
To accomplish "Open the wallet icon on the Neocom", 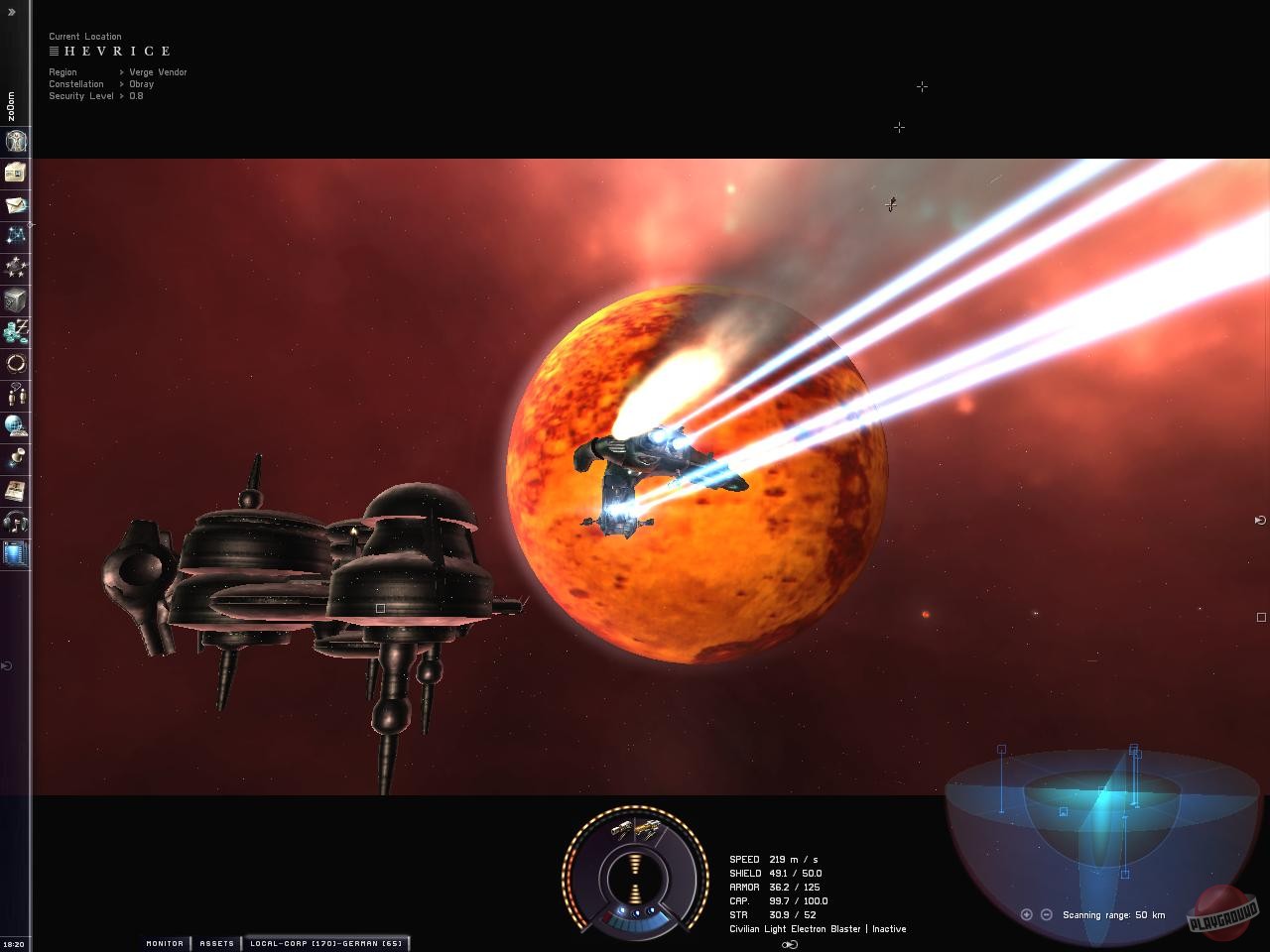I will (x=15, y=331).
